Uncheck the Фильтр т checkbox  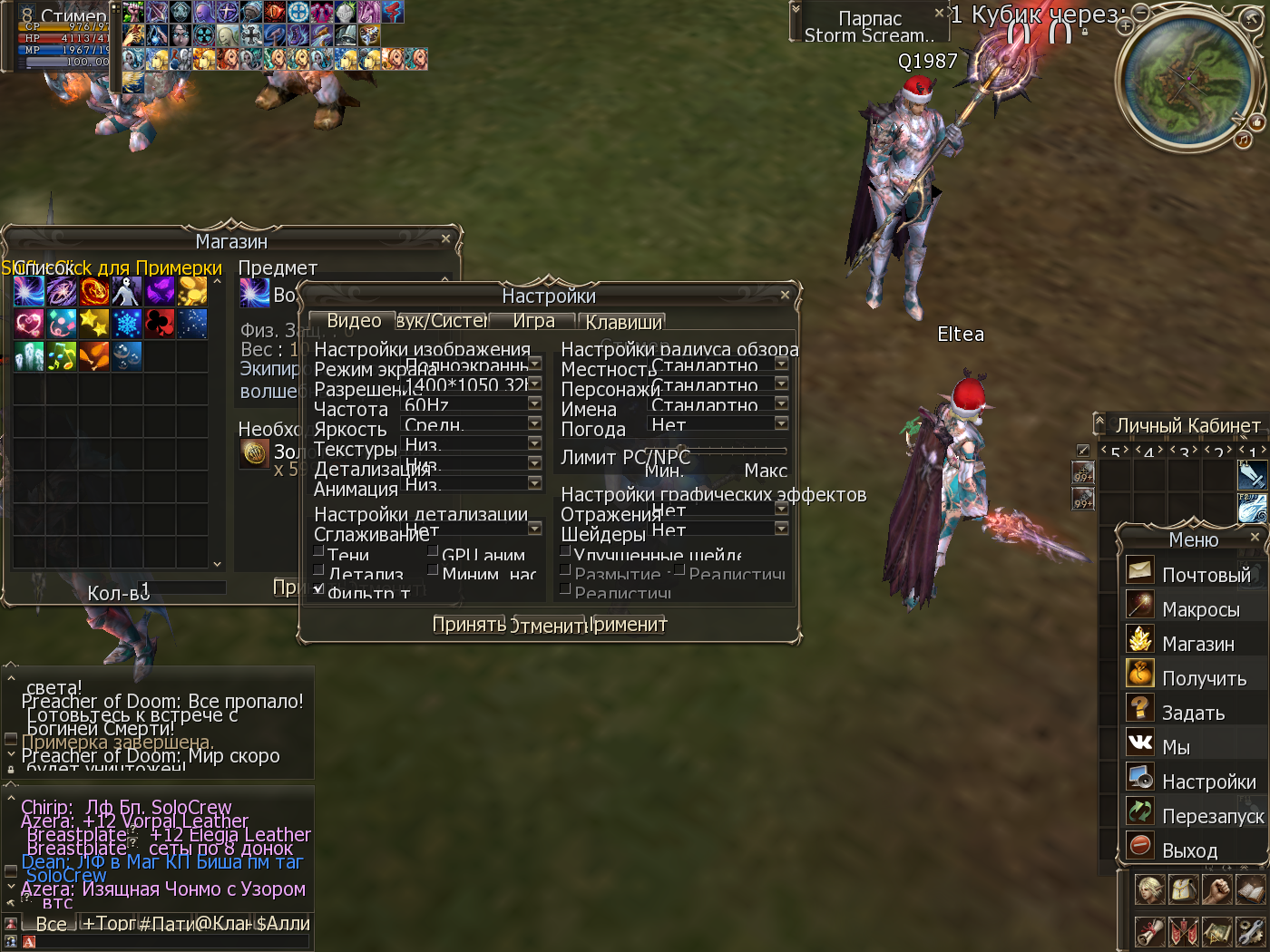[317, 588]
